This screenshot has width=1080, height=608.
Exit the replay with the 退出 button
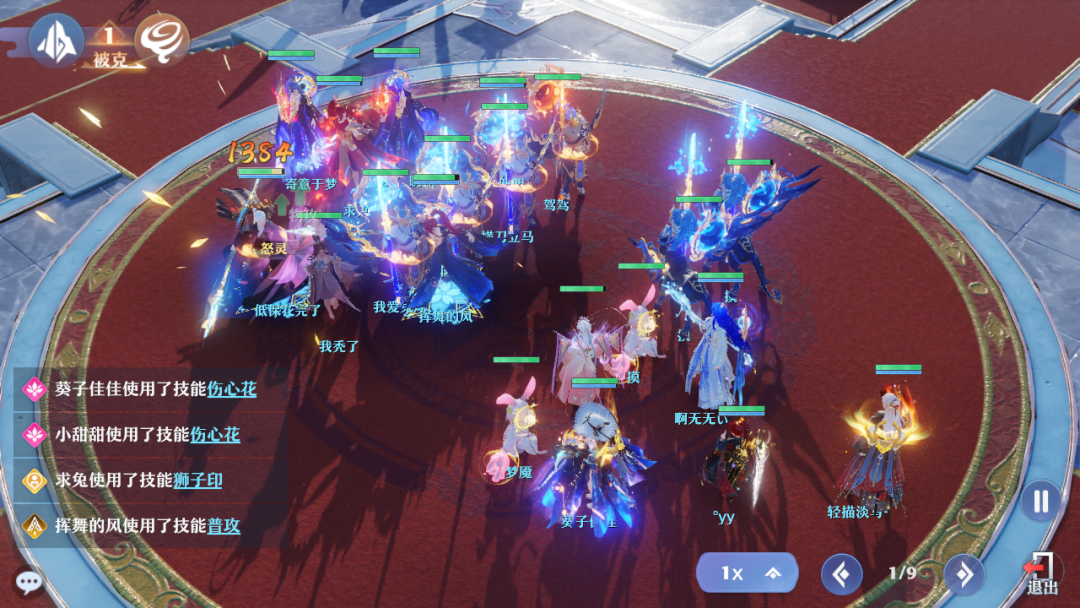(1041, 574)
